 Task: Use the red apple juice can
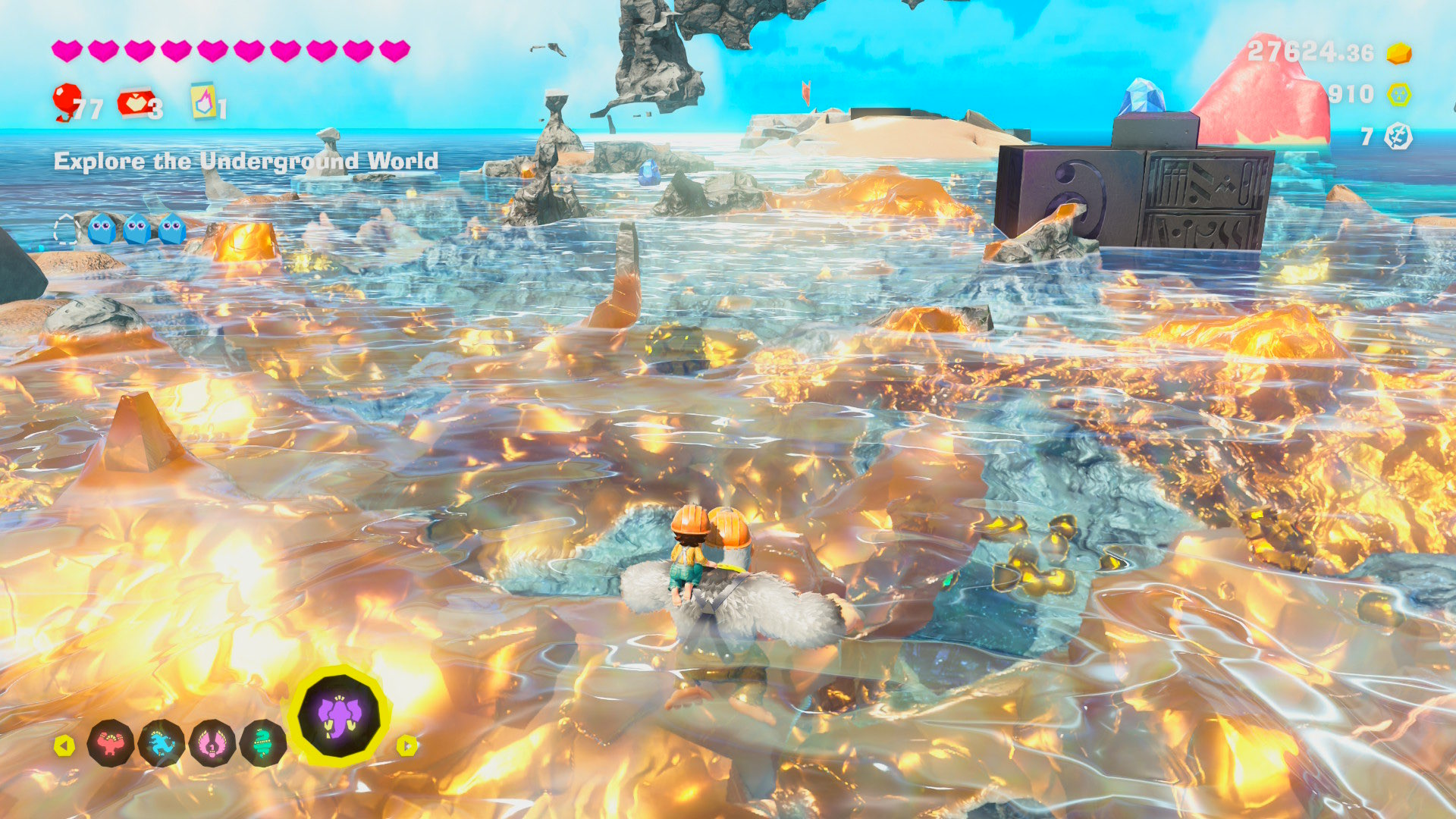[x=135, y=103]
